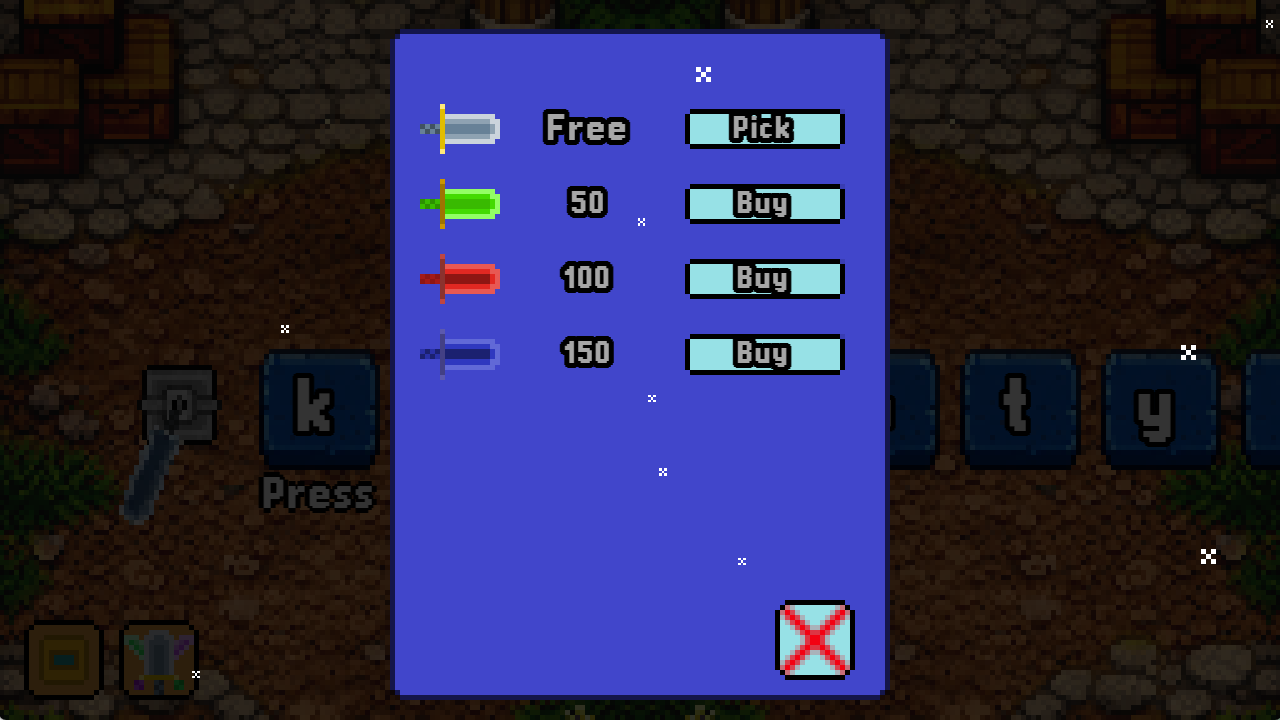
Task: Click the 't' key tile
Action: click(x=1020, y=408)
